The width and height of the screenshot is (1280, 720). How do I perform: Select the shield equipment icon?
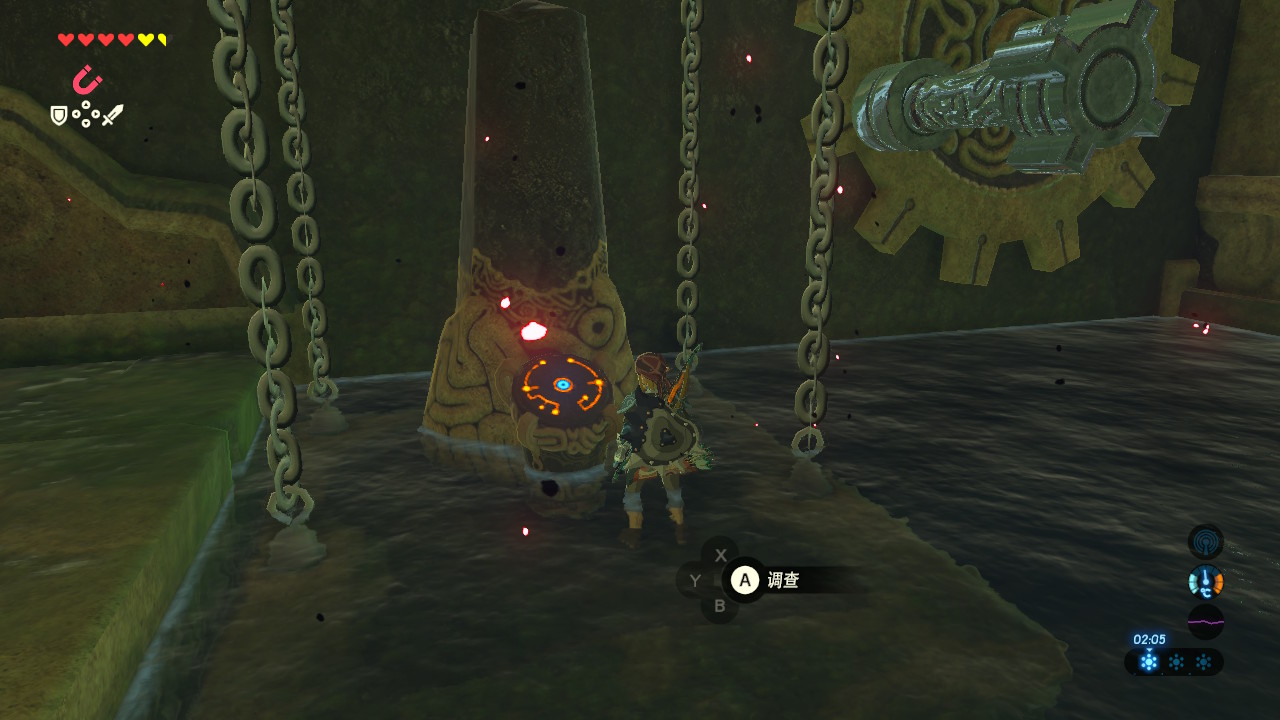tap(60, 116)
